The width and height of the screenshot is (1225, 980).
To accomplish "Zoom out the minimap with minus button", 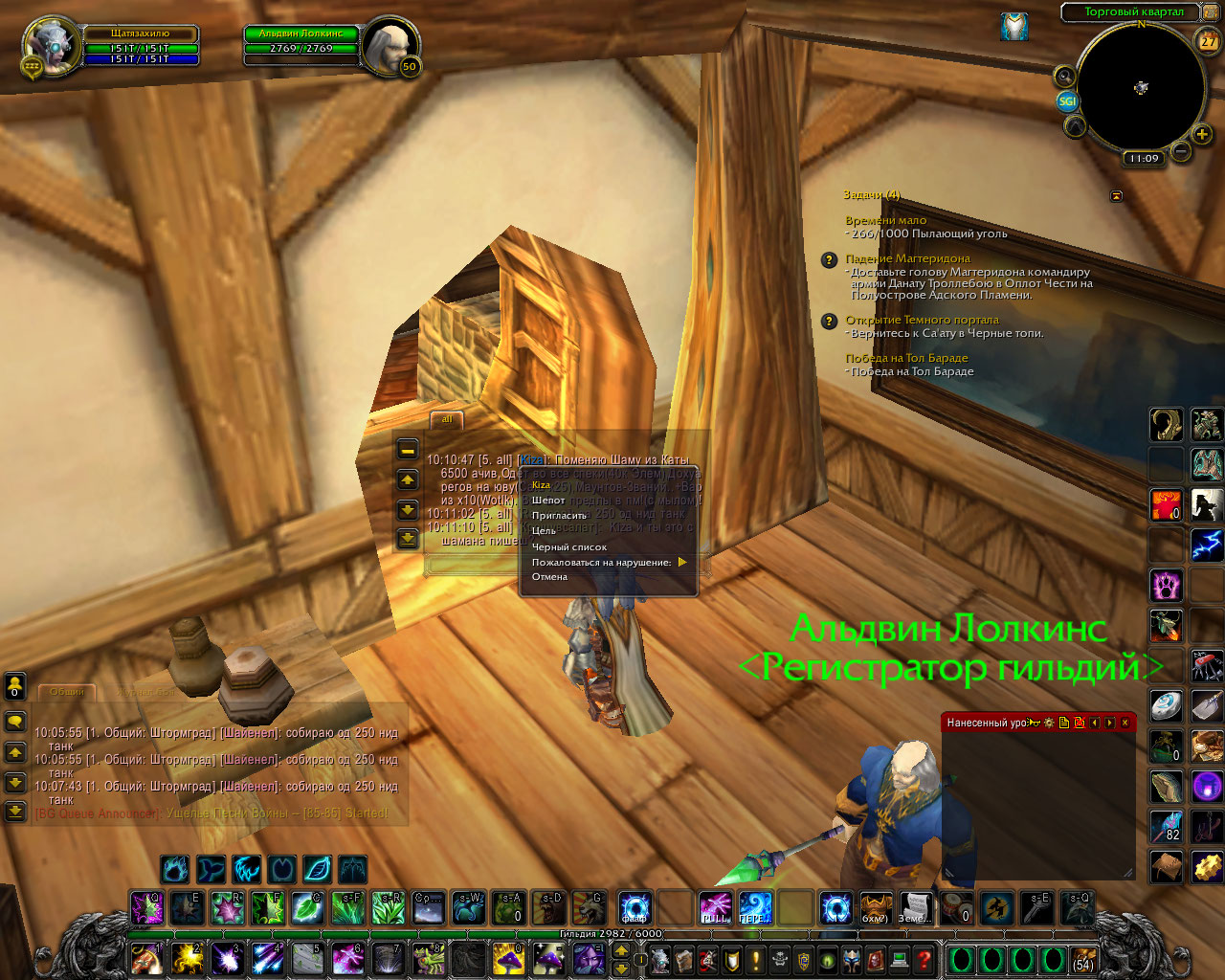I will coord(1181,151).
